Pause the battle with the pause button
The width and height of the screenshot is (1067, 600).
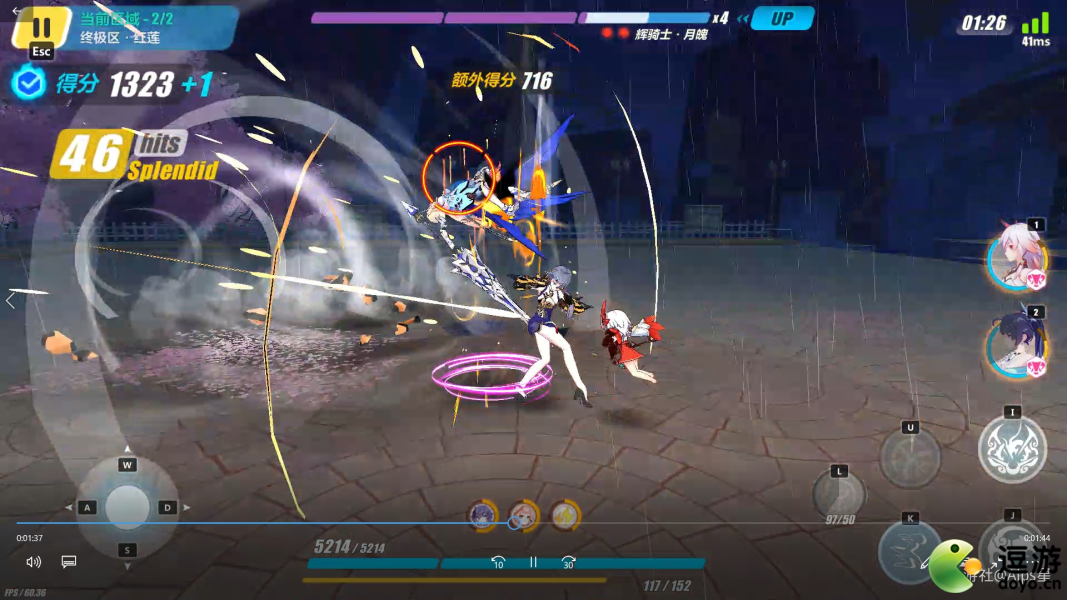[41, 27]
